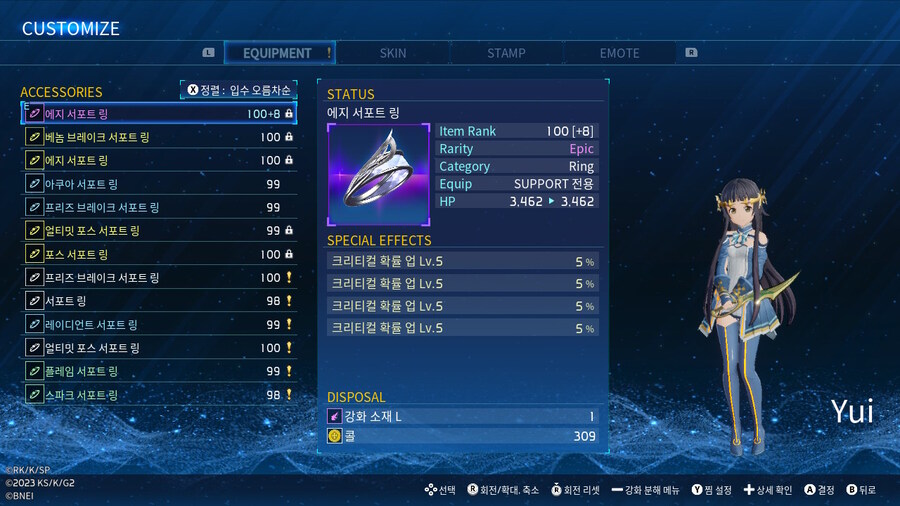Open the STAMP tab

click(x=506, y=53)
